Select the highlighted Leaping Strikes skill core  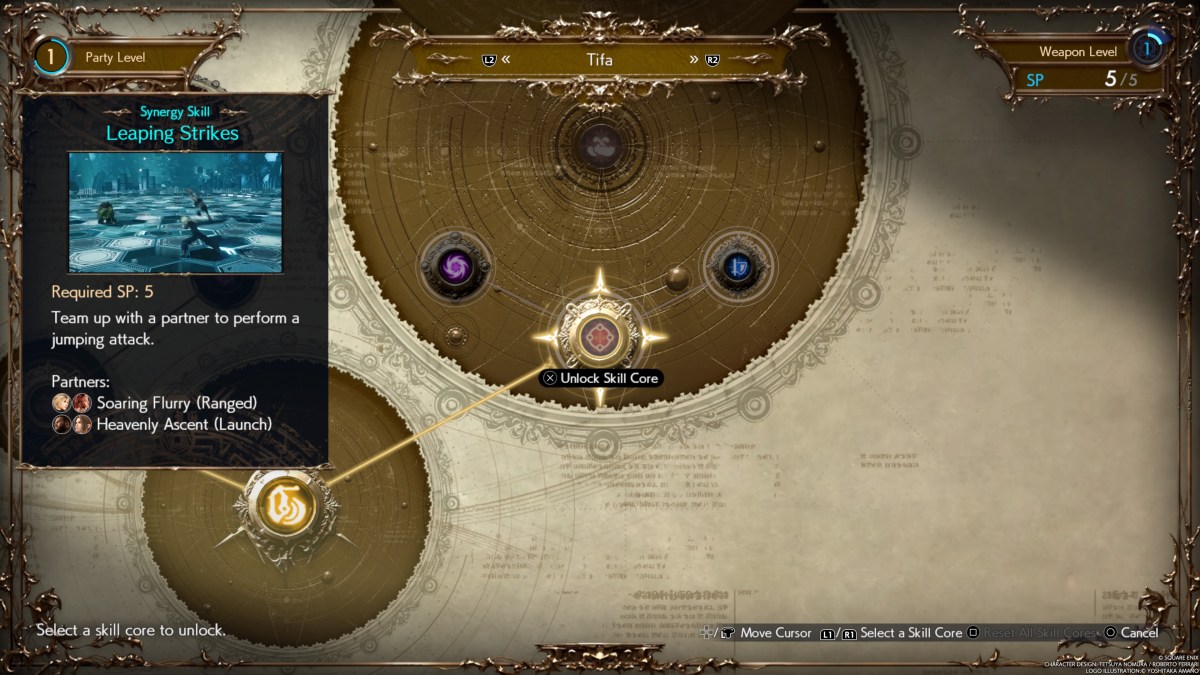point(599,337)
